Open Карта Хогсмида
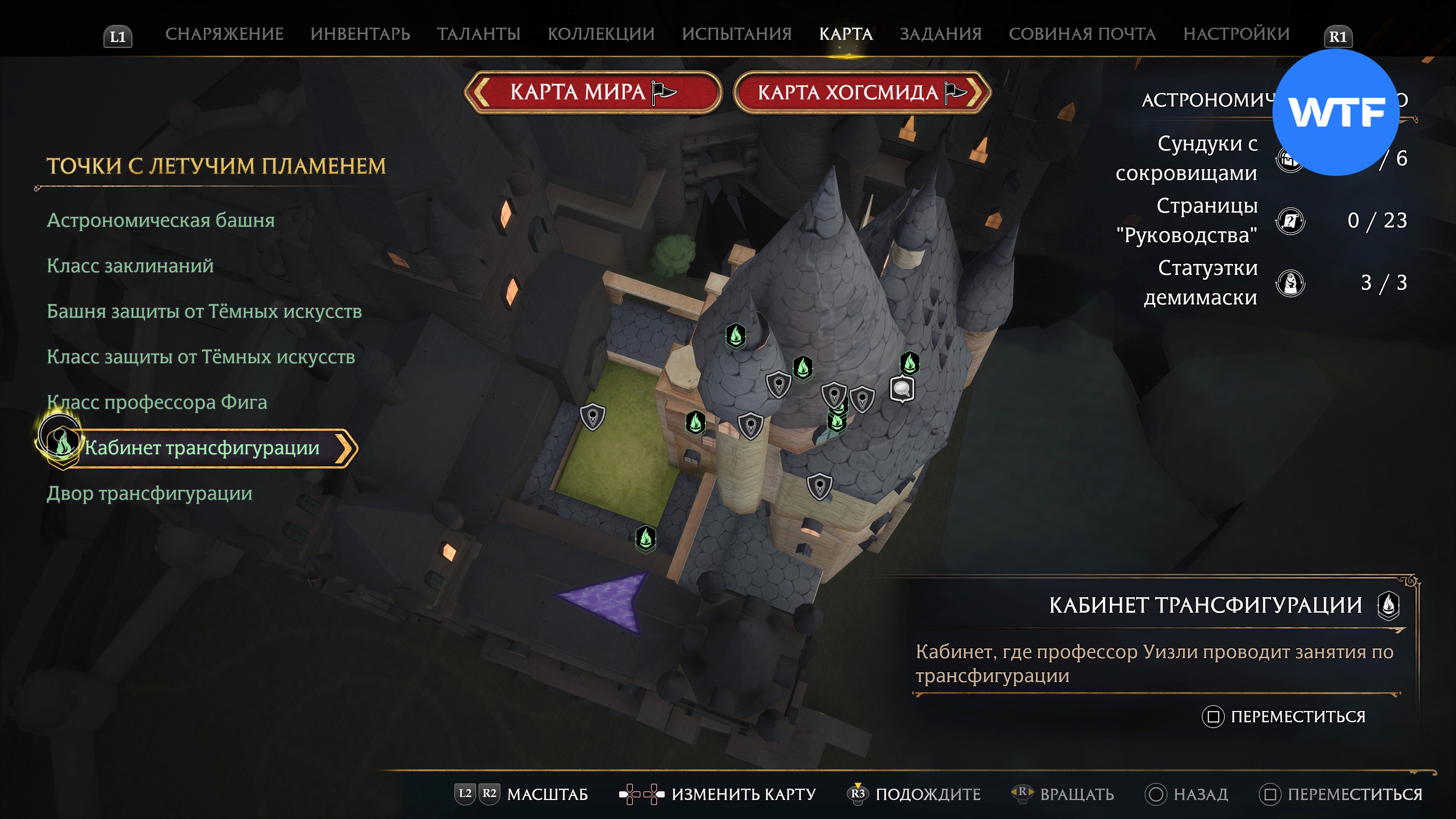Screen dimensions: 1456x819 pyautogui.click(x=861, y=92)
